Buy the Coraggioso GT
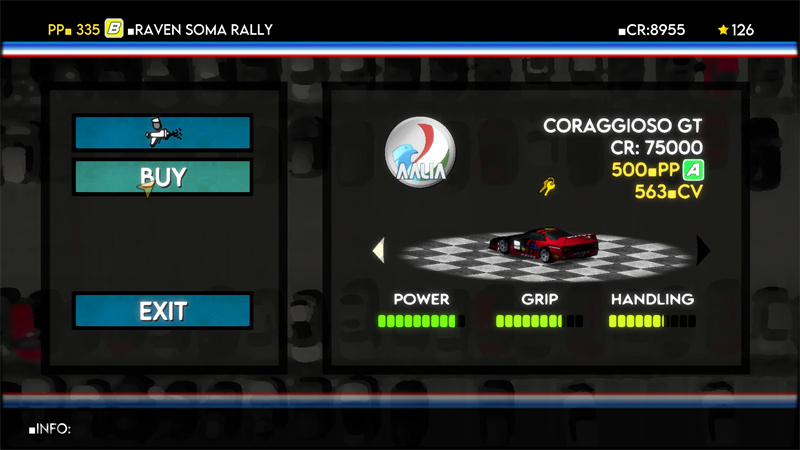 pyautogui.click(x=162, y=177)
